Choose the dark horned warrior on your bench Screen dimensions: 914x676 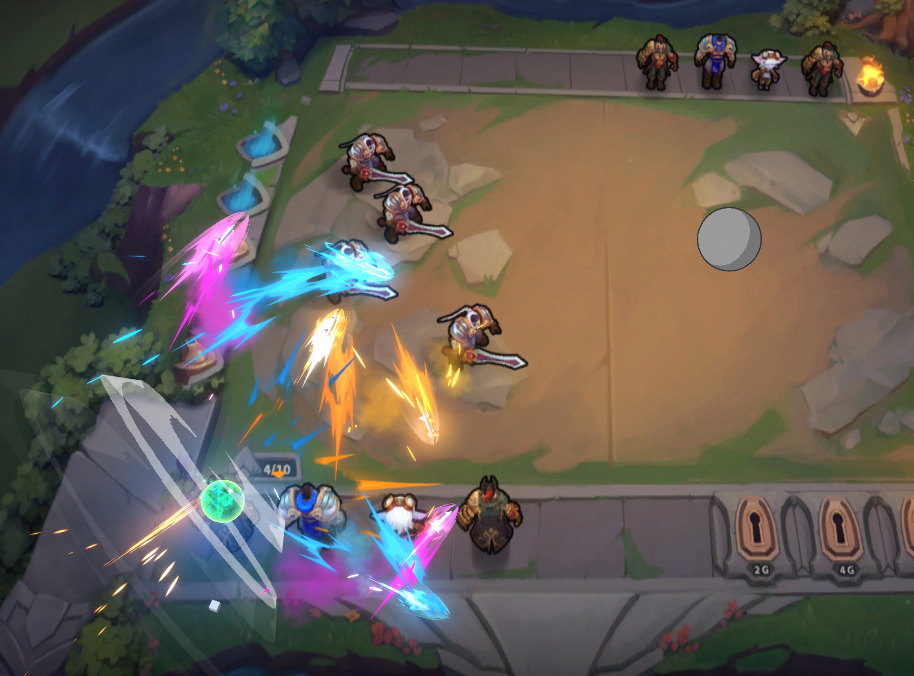pyautogui.click(x=489, y=514)
